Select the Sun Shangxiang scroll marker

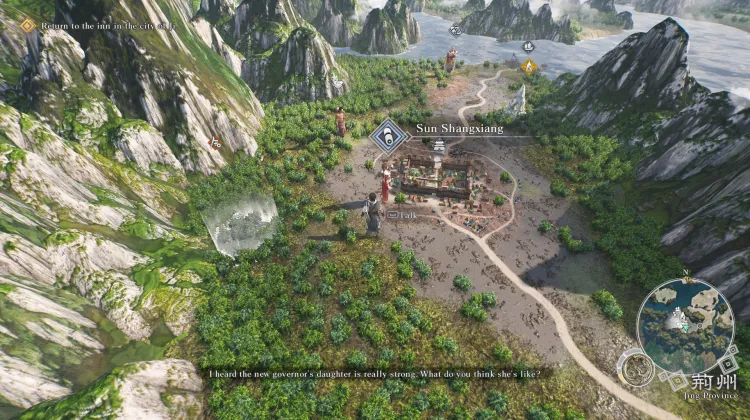[388, 138]
